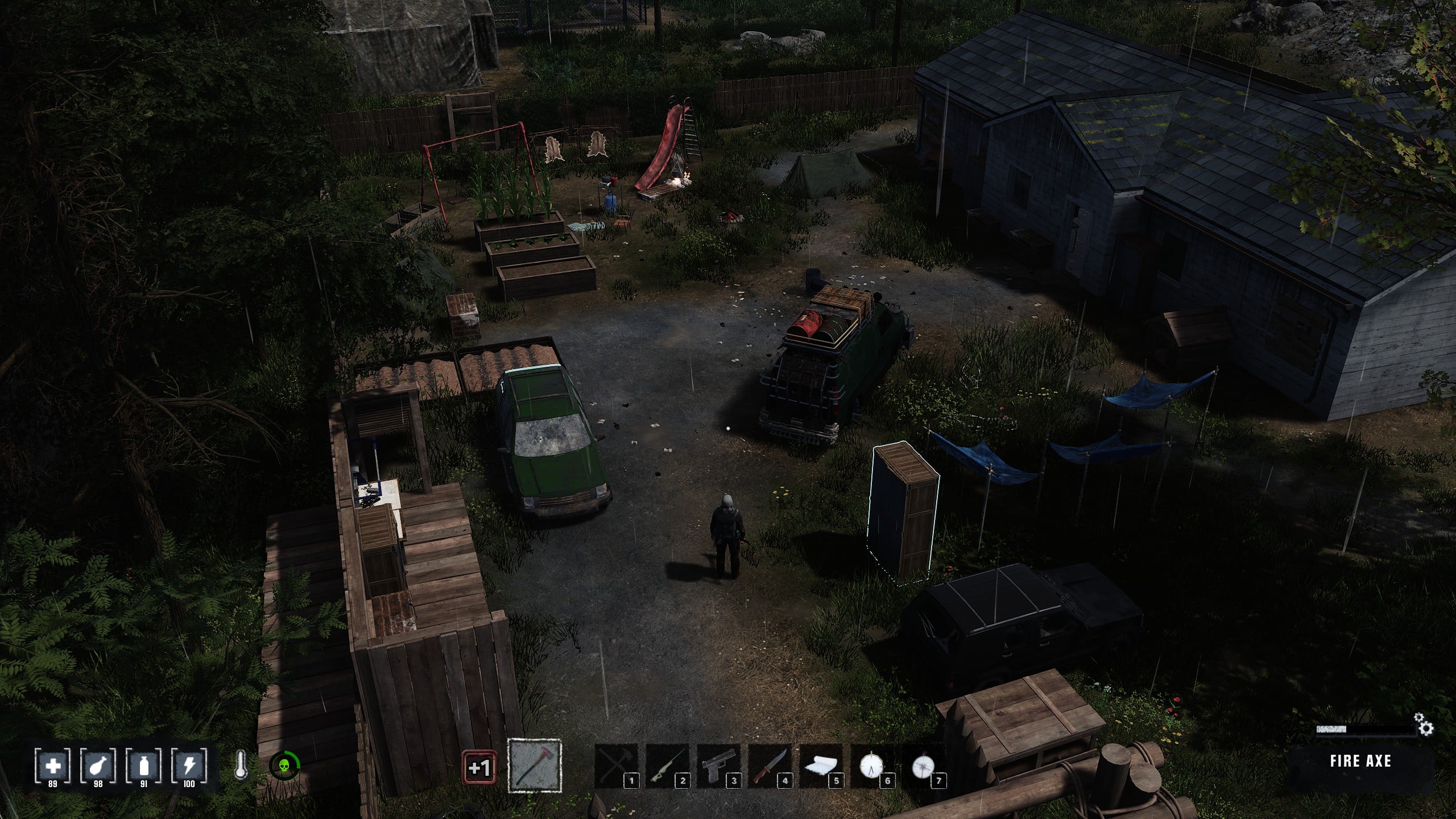Open the gear cogs crafting icon
This screenshot has height=819, width=1456.
1425,725
